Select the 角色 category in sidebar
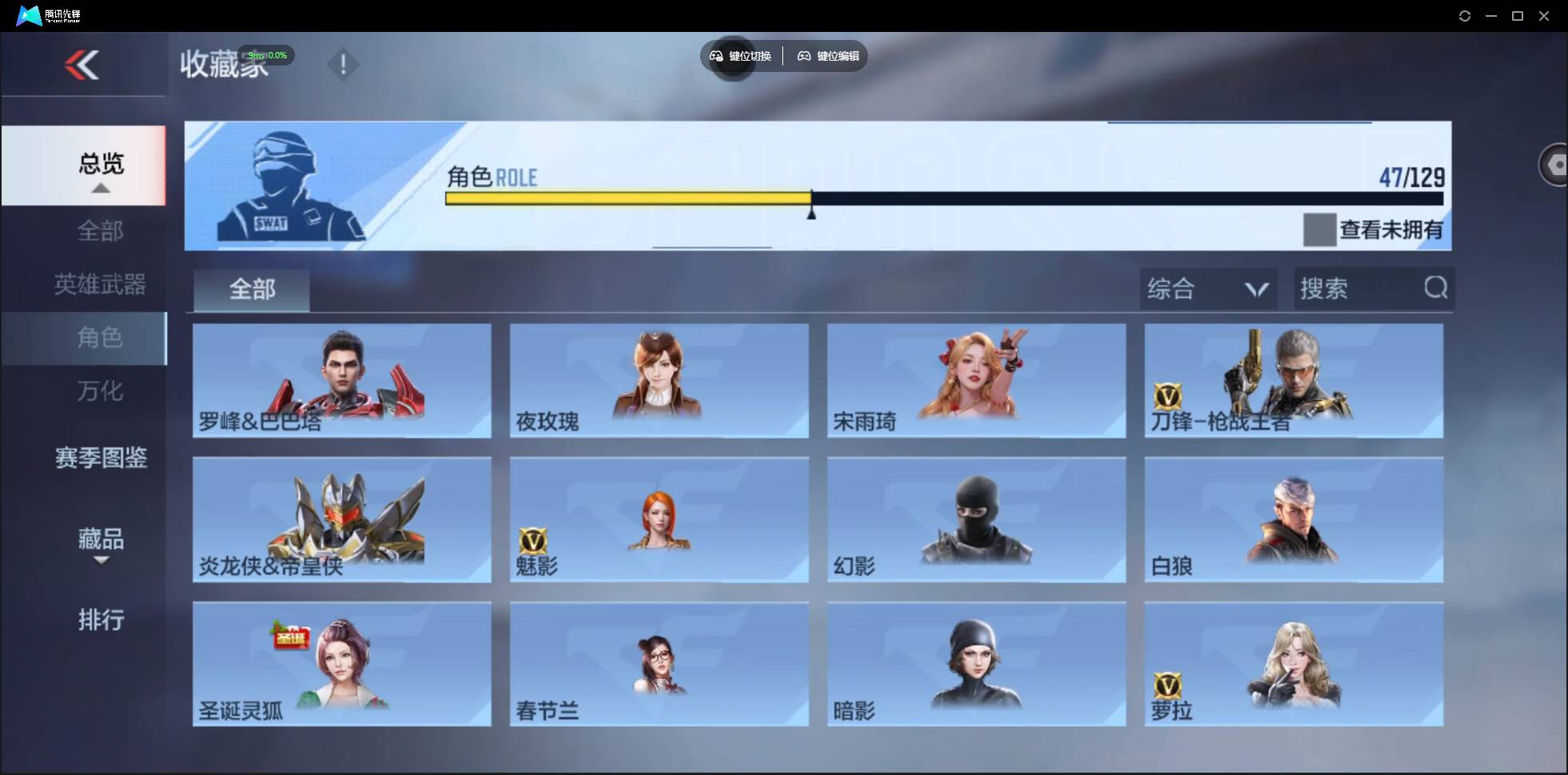Screen dimensions: 1568x775 click(x=101, y=338)
